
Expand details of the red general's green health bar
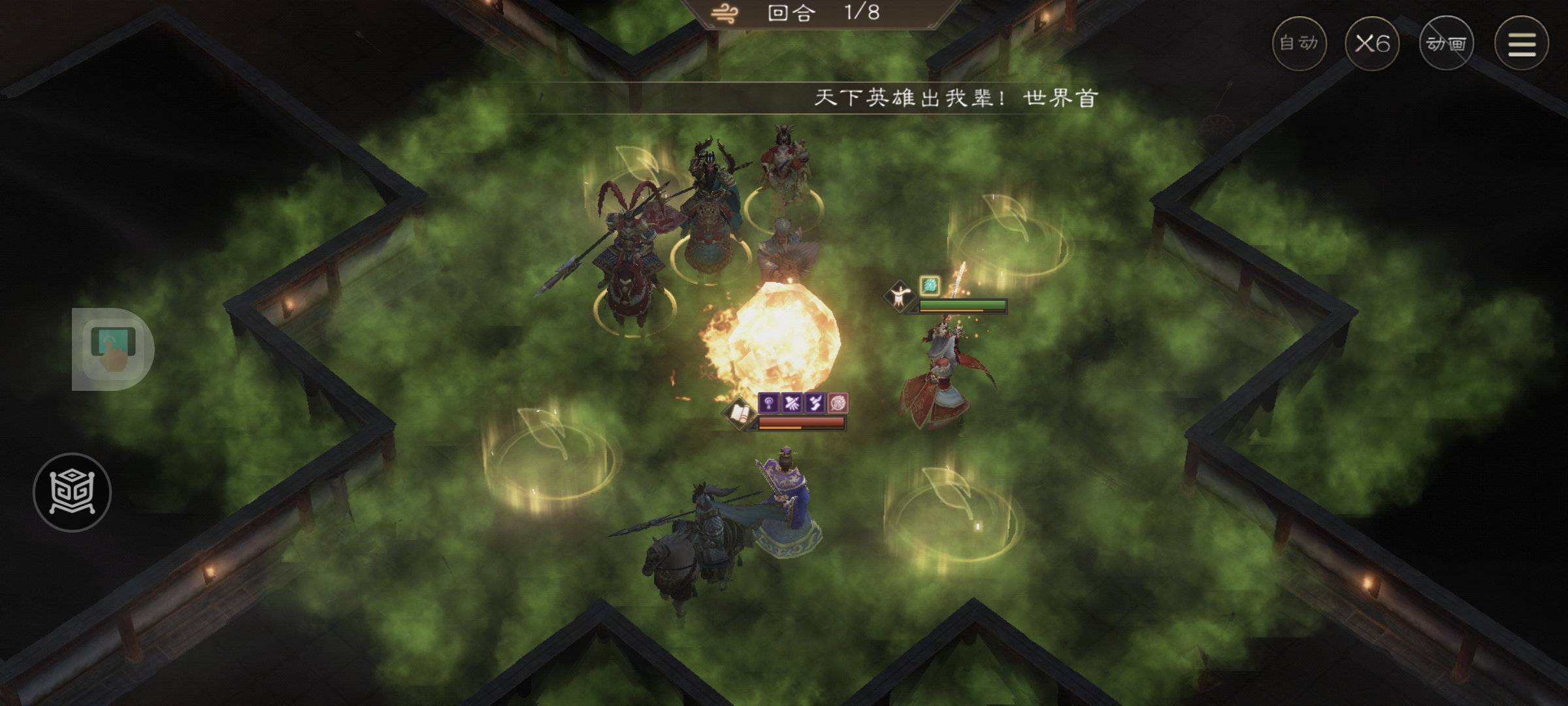coord(961,305)
